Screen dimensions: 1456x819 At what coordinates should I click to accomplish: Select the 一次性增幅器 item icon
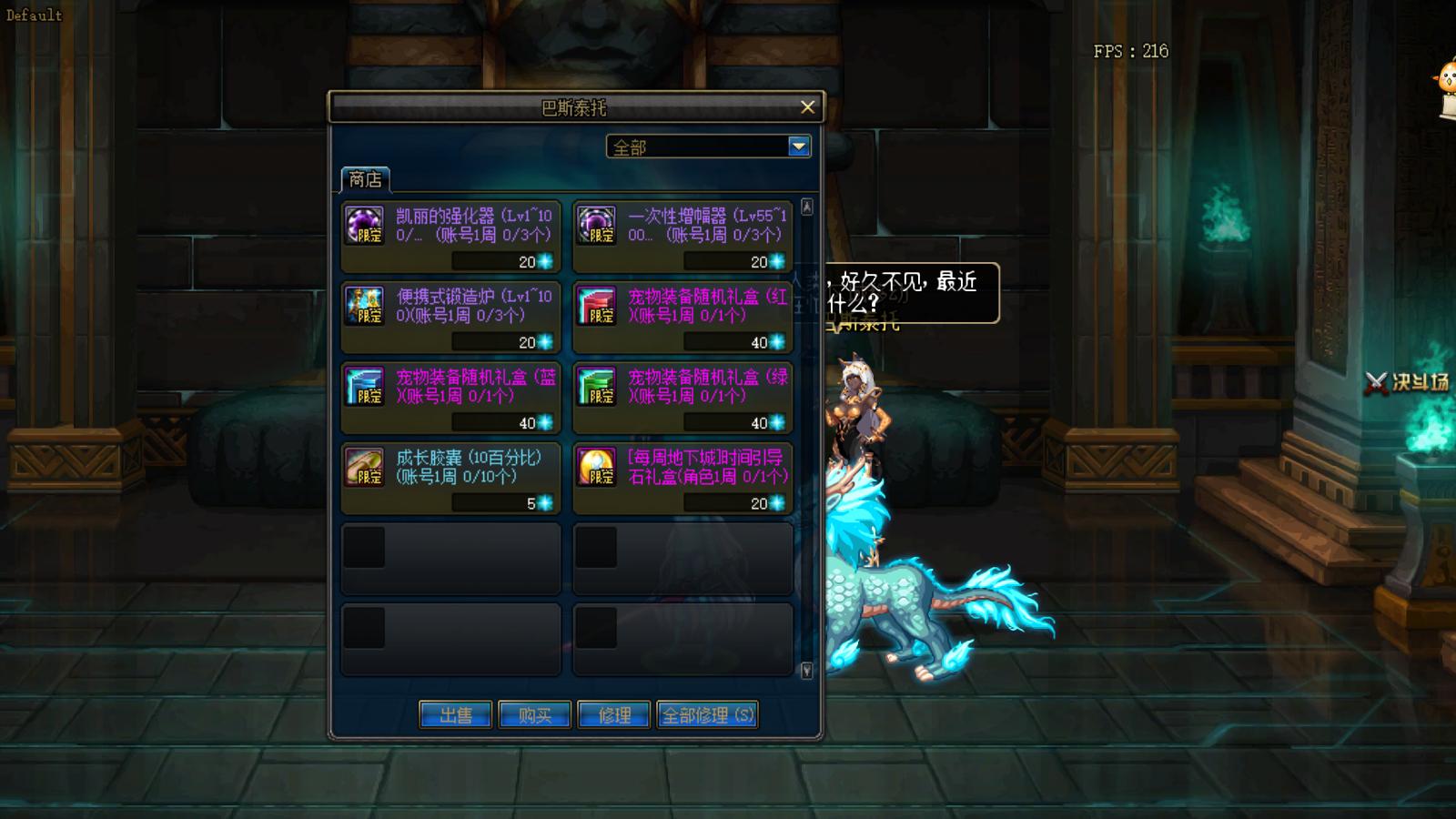click(x=598, y=226)
